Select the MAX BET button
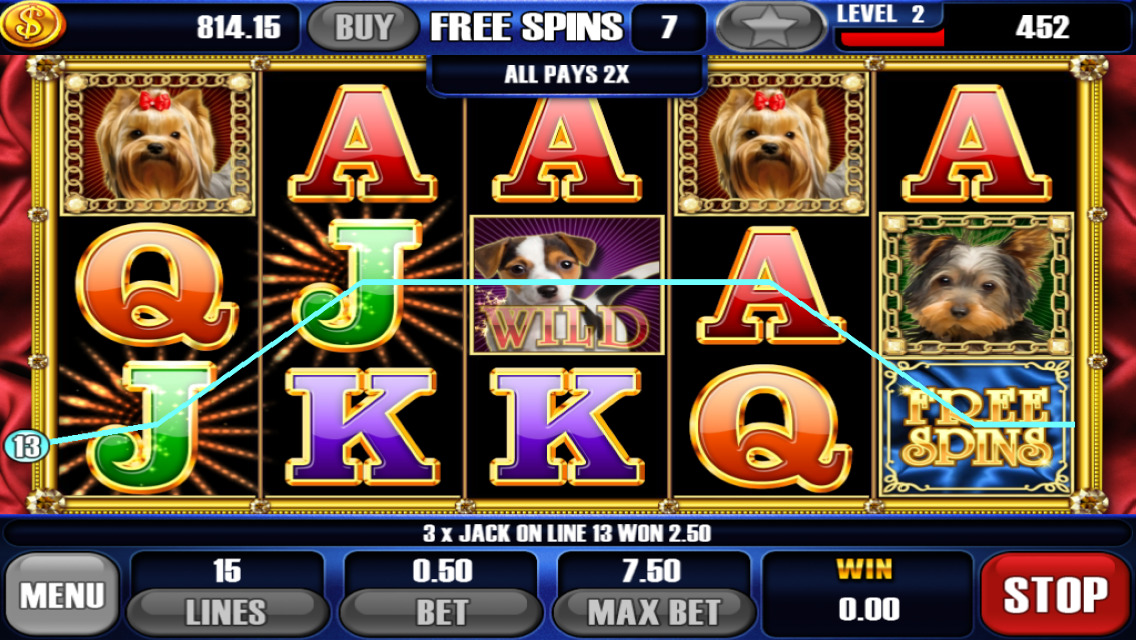The width and height of the screenshot is (1136, 640). coord(653,610)
